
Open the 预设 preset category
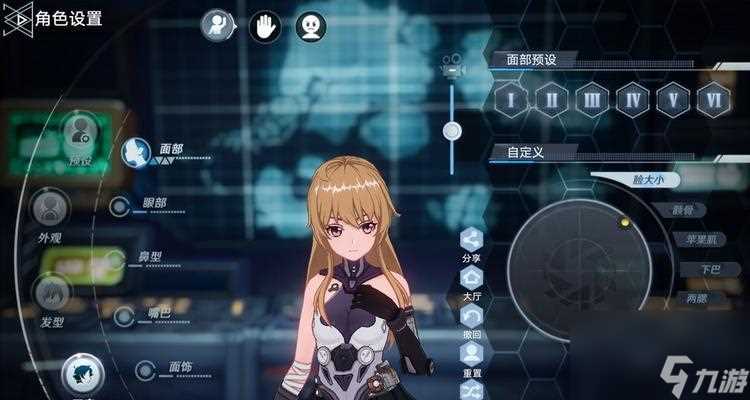click(80, 133)
